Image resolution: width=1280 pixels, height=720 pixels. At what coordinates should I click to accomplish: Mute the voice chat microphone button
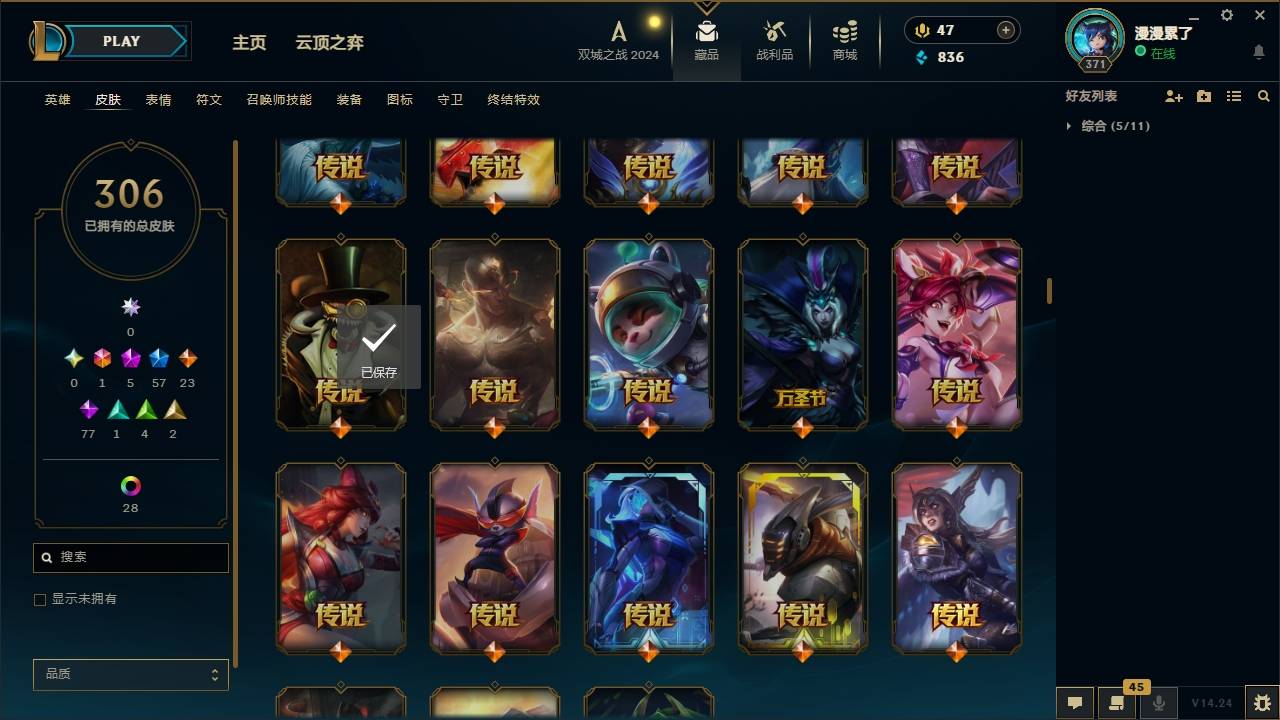tap(1159, 703)
